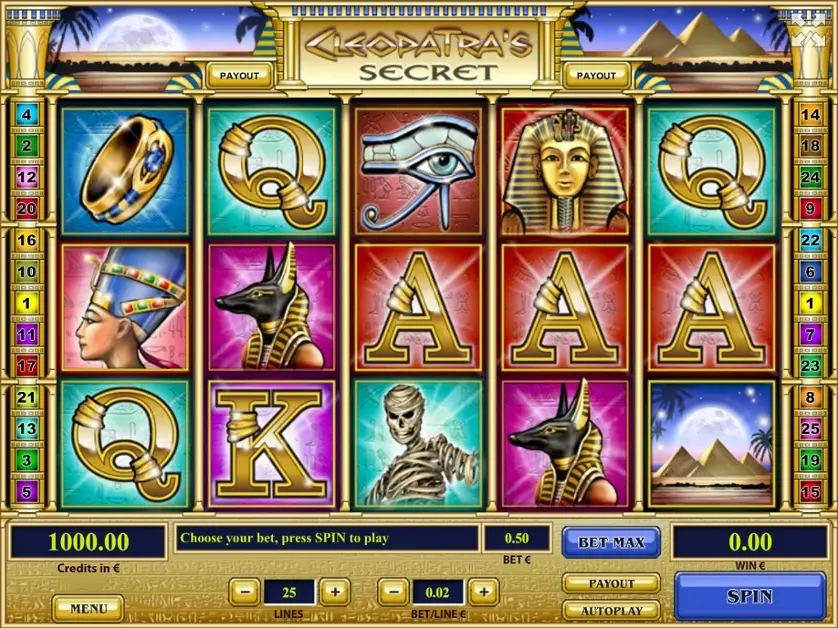Decrease the number of LINES
The height and width of the screenshot is (628, 838).
click(245, 591)
